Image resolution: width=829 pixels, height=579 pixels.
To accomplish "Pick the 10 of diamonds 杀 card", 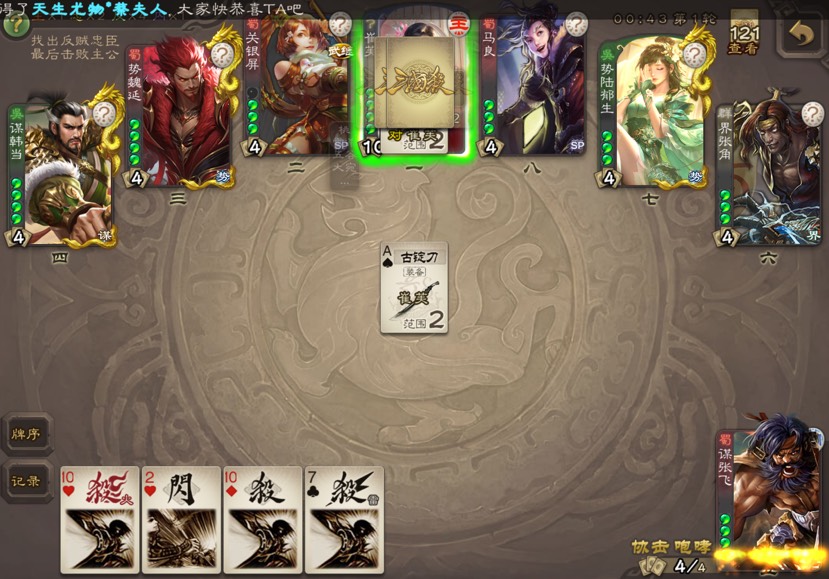I will click(262, 519).
